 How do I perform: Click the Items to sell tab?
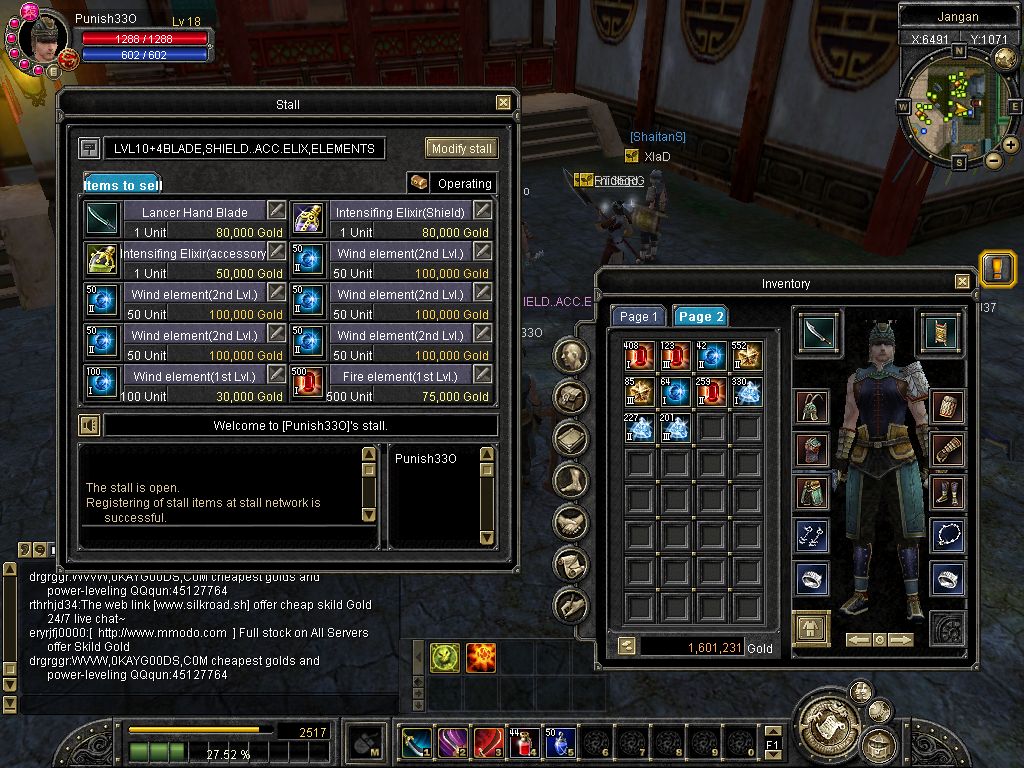click(x=122, y=185)
